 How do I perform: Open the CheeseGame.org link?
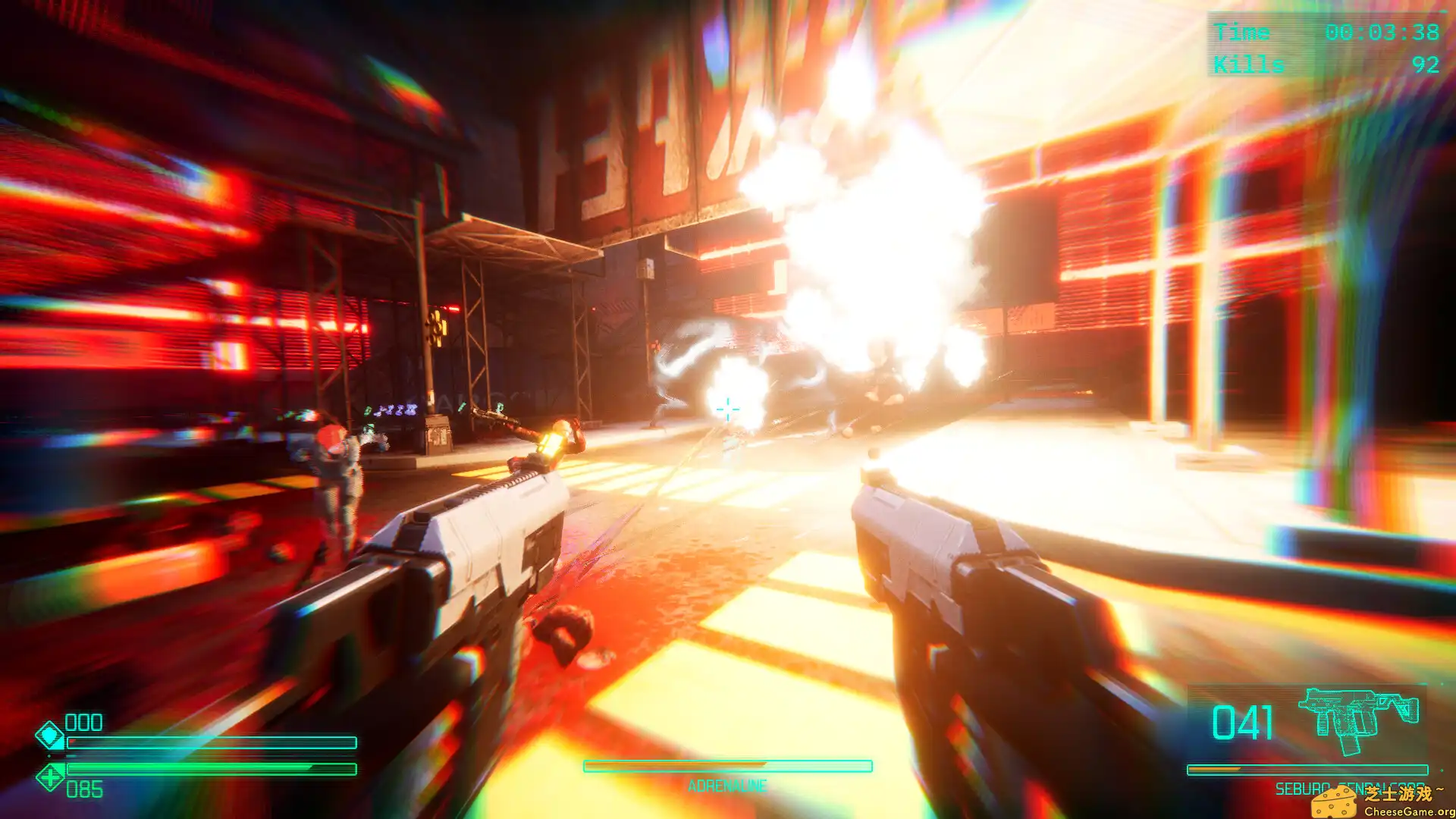click(x=1407, y=813)
